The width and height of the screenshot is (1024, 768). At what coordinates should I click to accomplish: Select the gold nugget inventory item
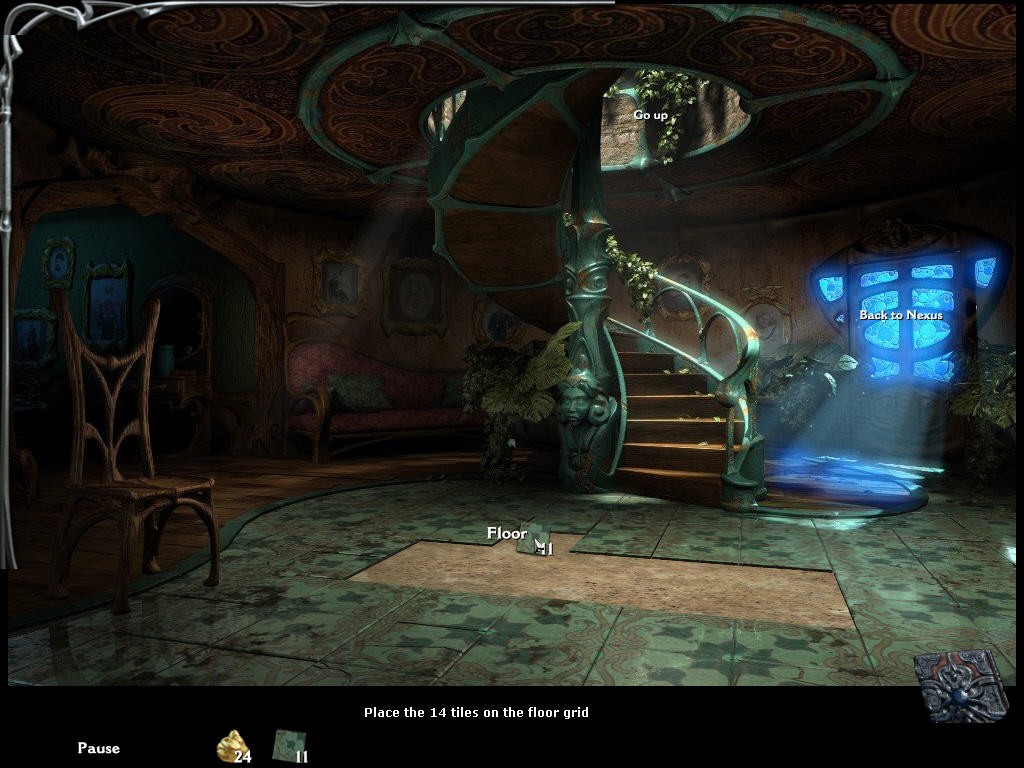point(231,745)
